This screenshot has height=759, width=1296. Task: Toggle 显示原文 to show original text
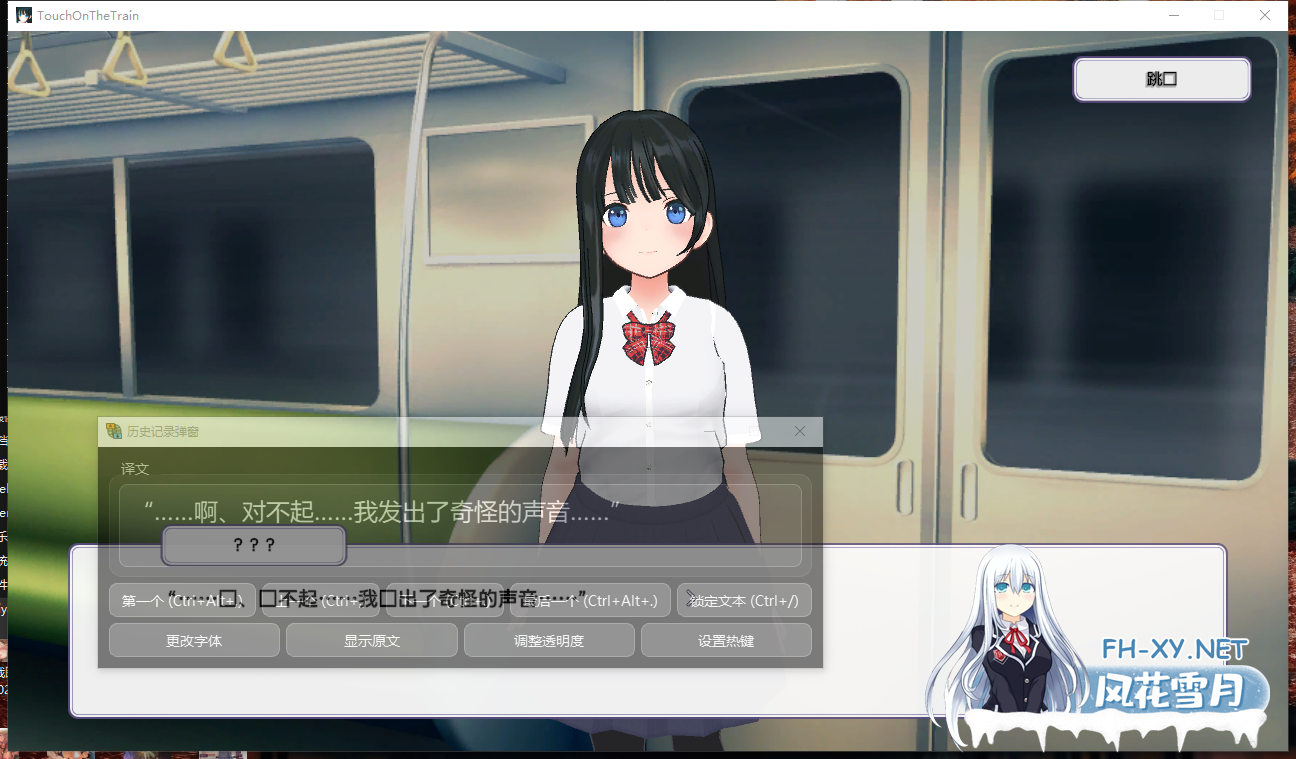coord(371,640)
